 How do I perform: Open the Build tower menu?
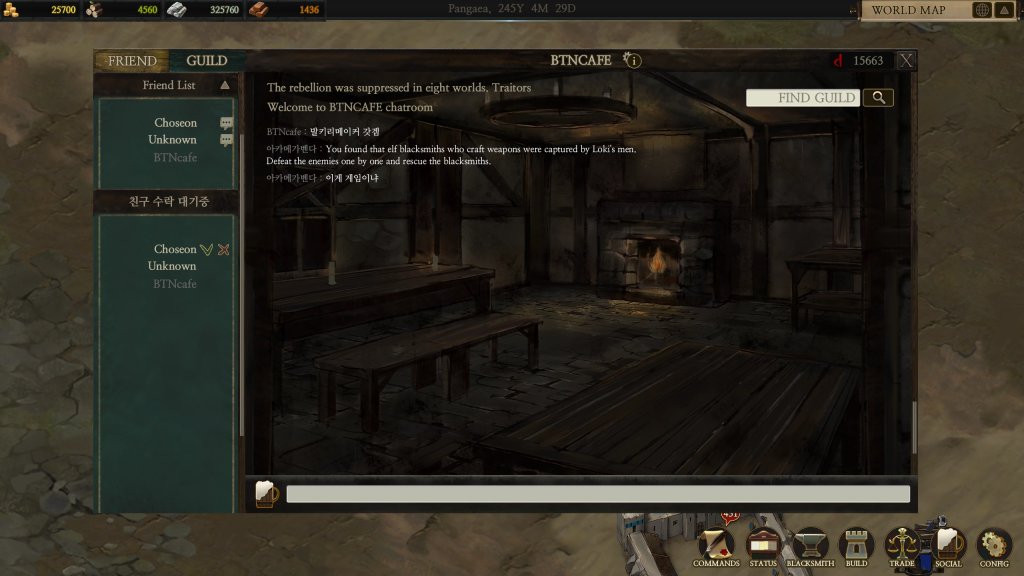click(856, 546)
